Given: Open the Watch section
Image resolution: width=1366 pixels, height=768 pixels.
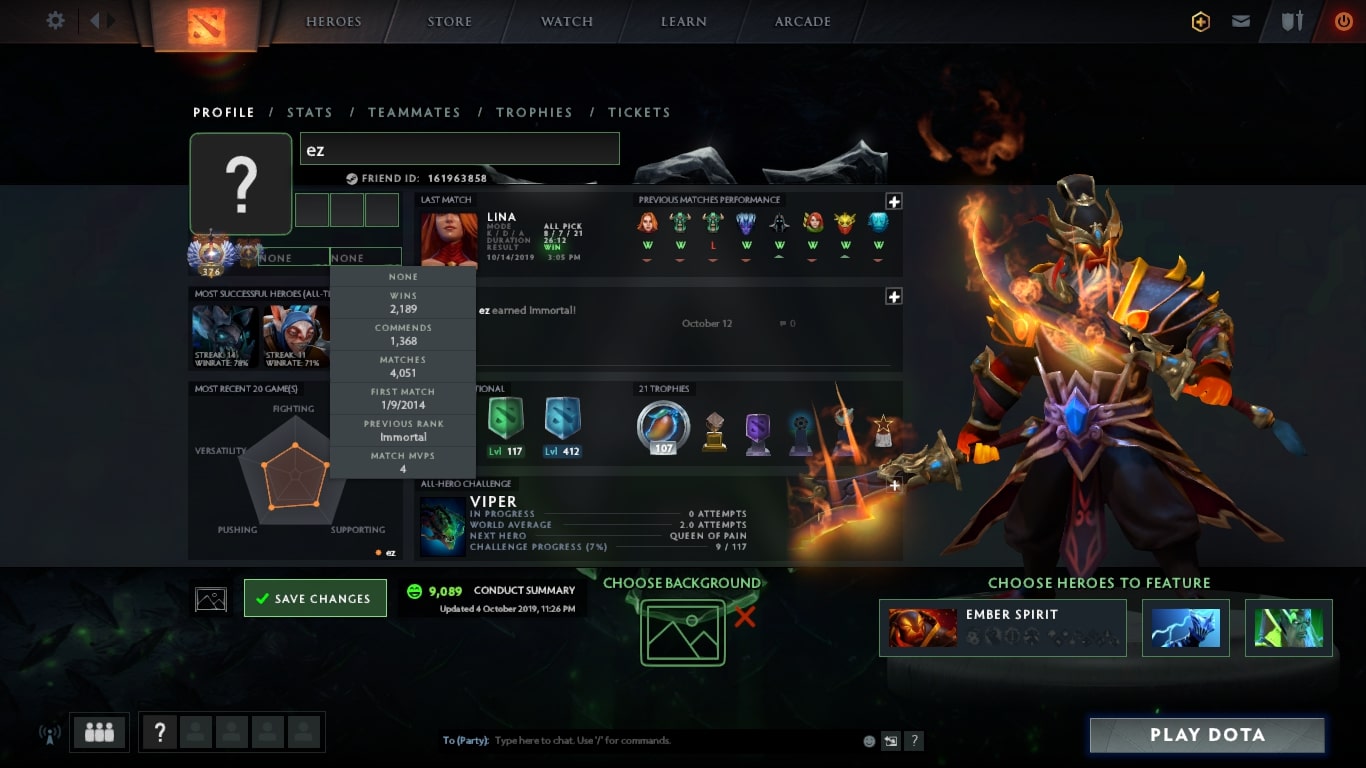Looking at the screenshot, I should 567,22.
